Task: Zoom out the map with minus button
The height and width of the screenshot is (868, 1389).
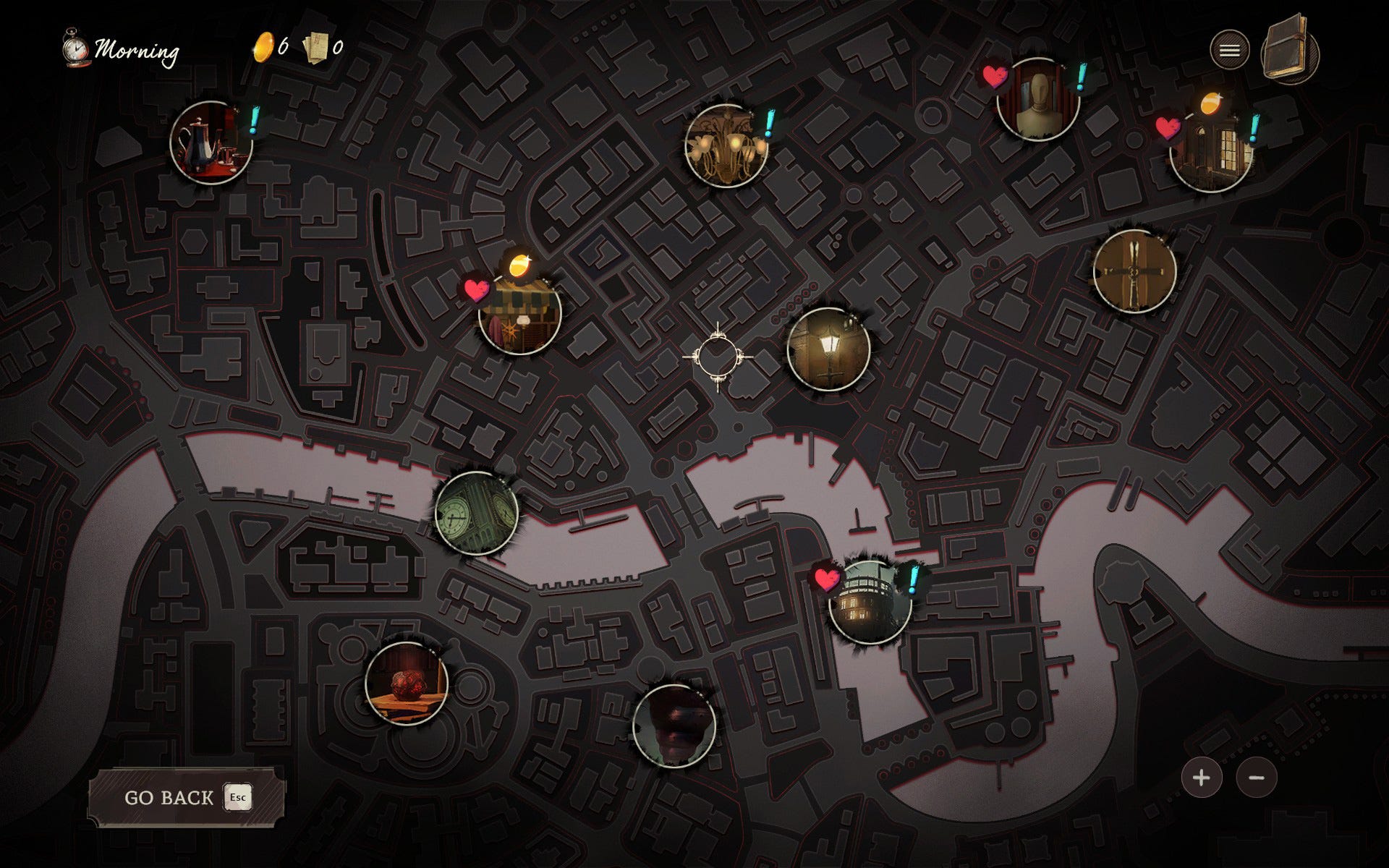Action: pos(1257,778)
